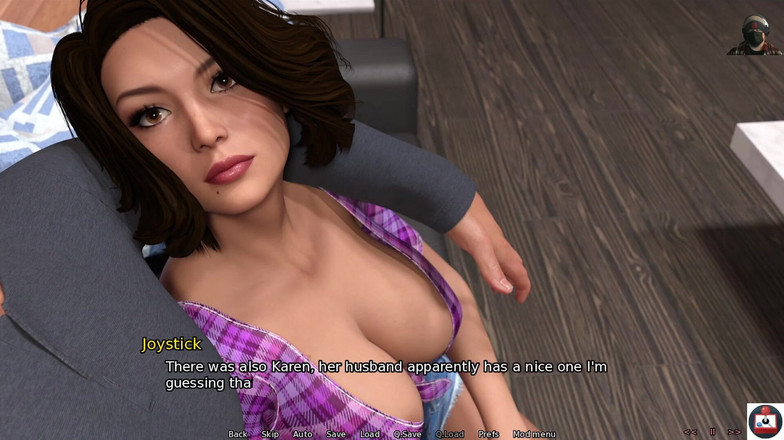The height and width of the screenshot is (440, 784).
Task: Open the Mod menu
Action: tap(534, 434)
